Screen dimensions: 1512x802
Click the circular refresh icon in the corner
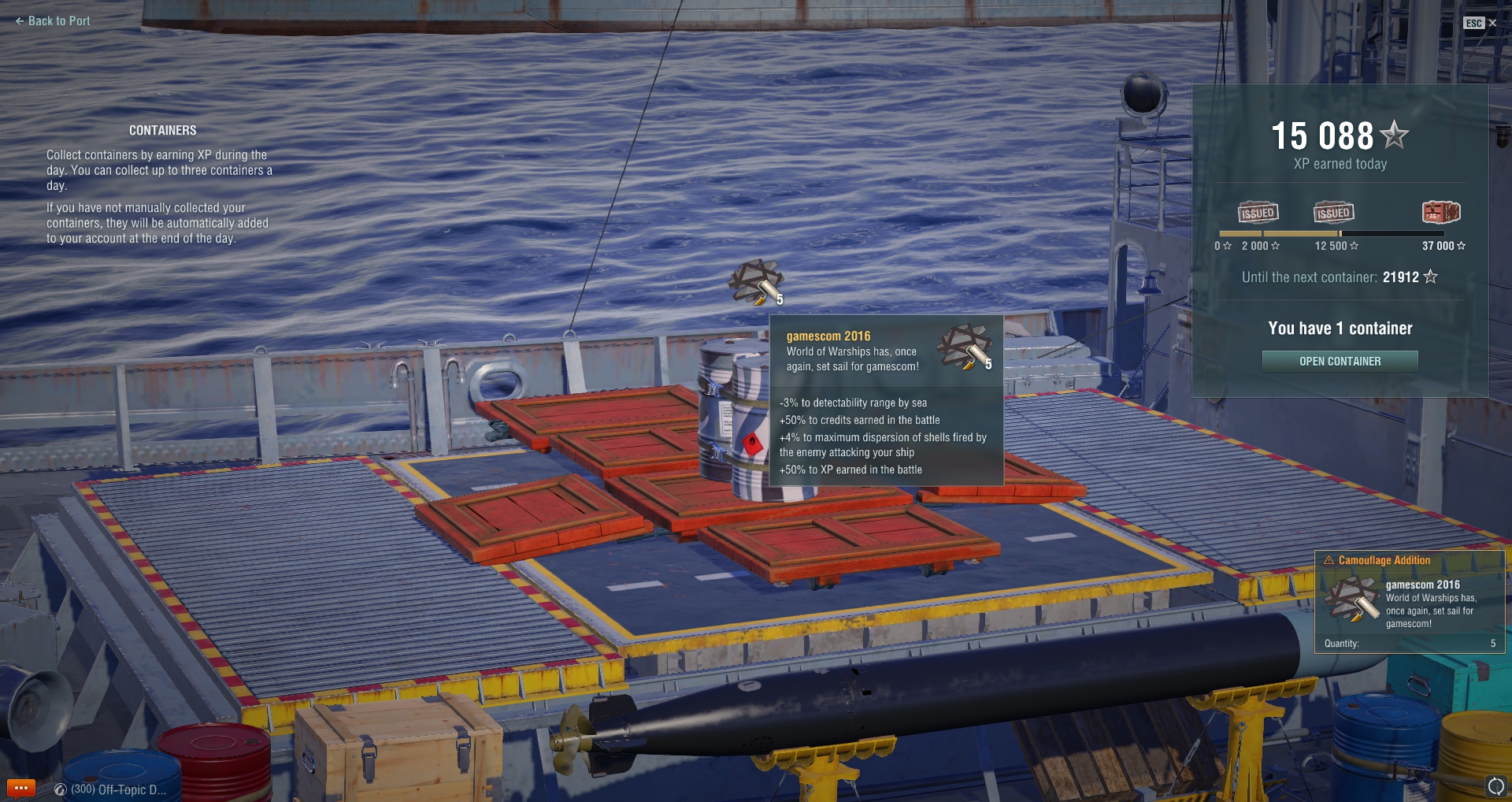(x=1495, y=785)
